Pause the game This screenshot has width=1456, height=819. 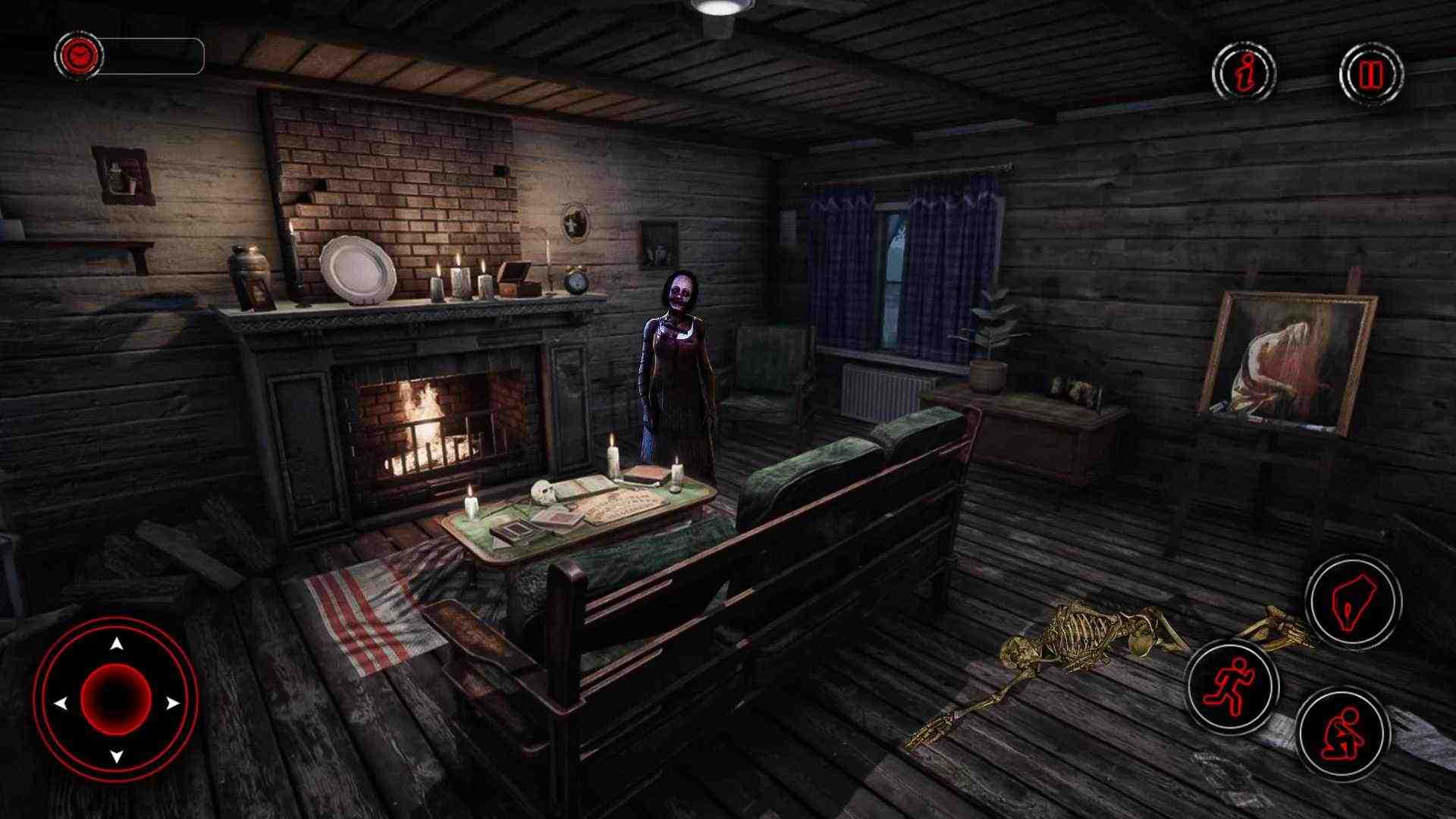(1371, 74)
